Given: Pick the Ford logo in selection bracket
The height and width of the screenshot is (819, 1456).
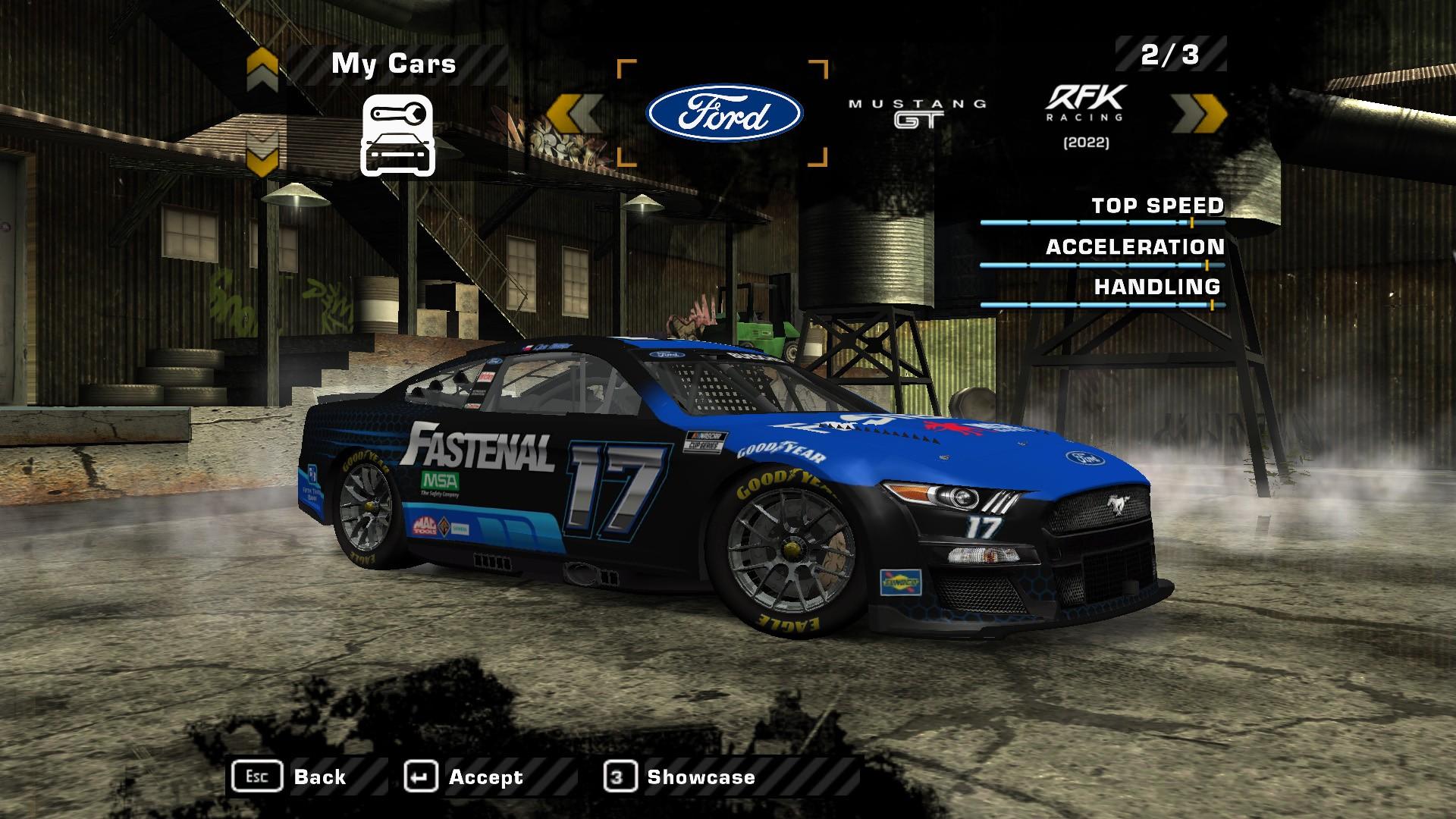Looking at the screenshot, I should [x=723, y=114].
